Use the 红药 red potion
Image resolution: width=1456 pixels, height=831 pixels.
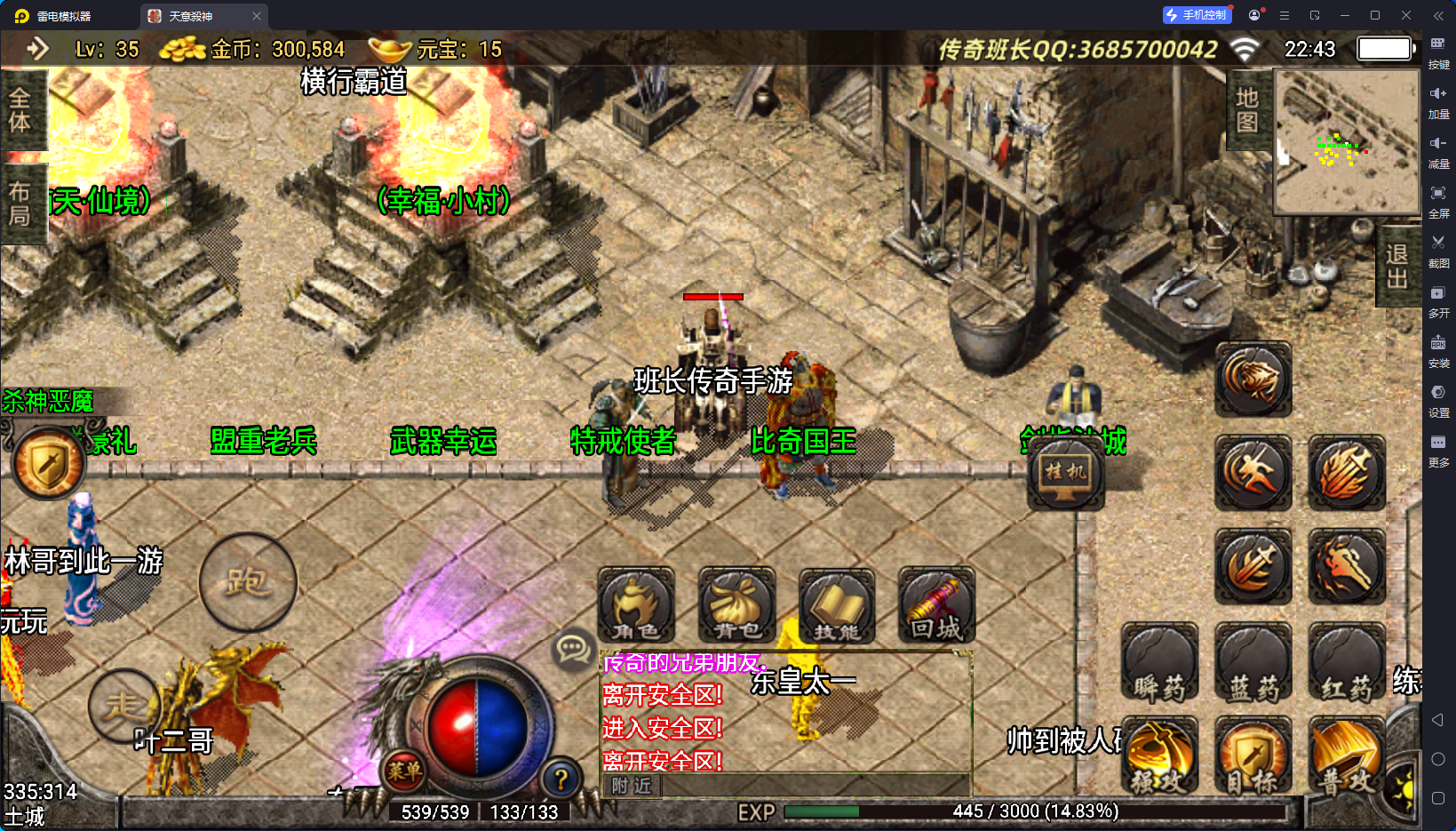(x=1346, y=665)
